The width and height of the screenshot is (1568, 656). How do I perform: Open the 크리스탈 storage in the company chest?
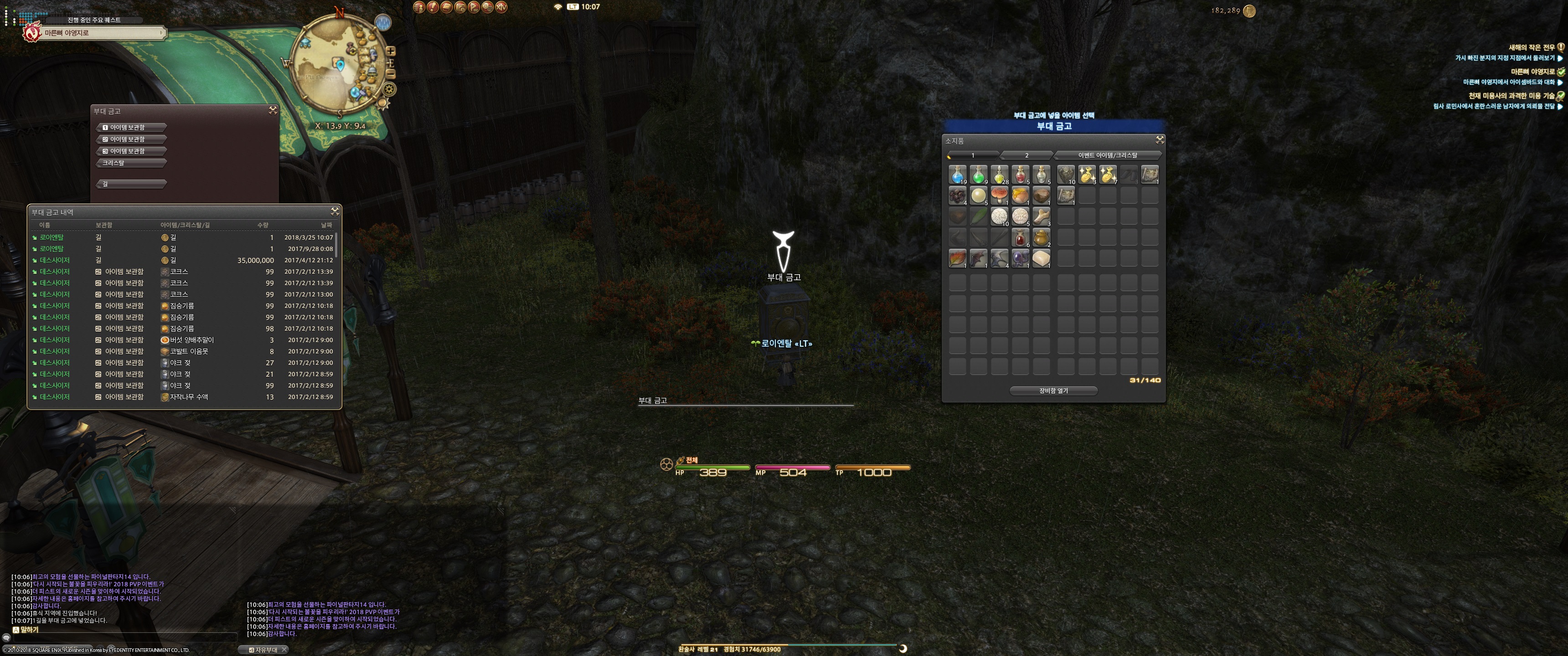point(131,163)
